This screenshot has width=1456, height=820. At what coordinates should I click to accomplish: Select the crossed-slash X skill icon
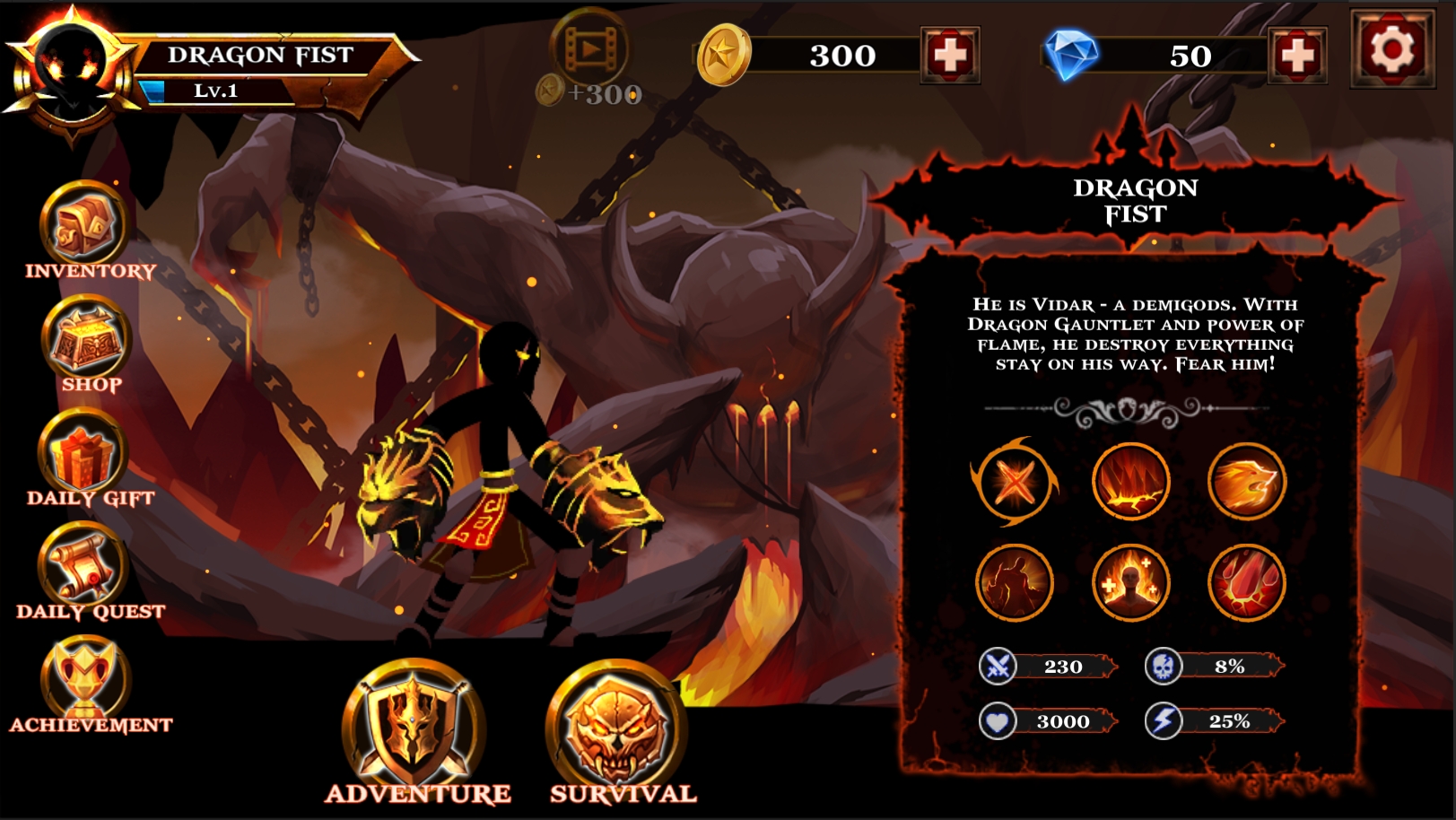click(1015, 481)
